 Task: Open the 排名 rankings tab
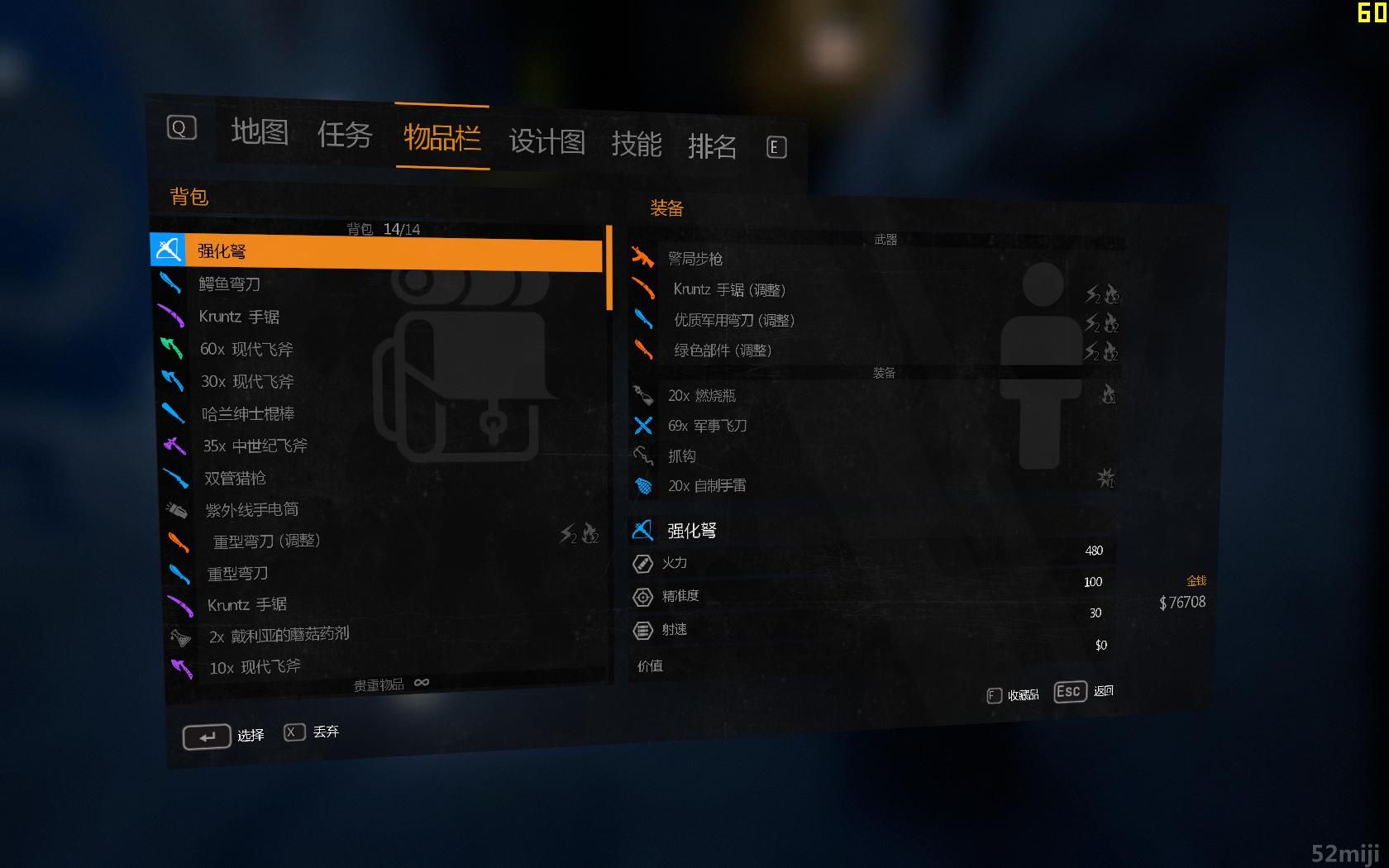point(712,146)
